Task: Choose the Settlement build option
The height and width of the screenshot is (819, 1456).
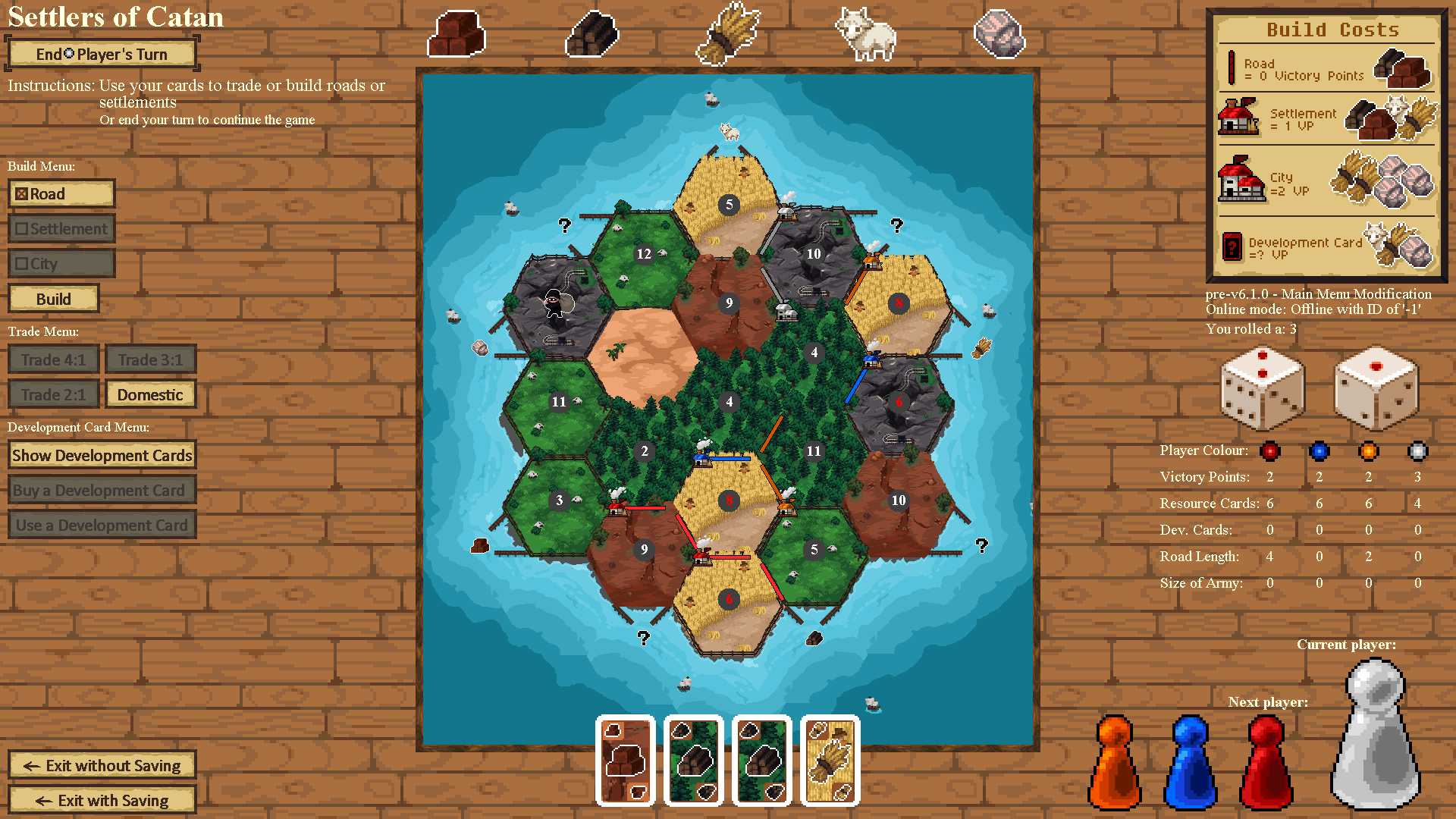Action: pyautogui.click(x=61, y=229)
